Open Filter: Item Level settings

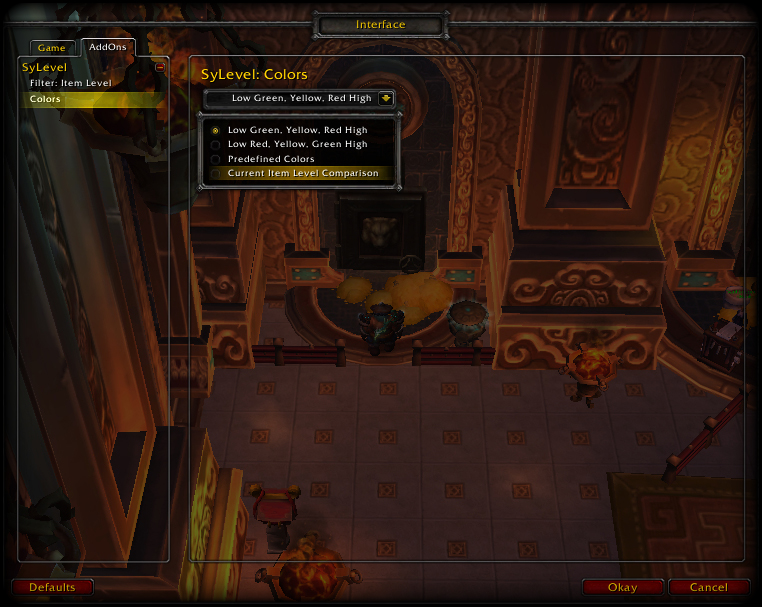click(x=70, y=83)
